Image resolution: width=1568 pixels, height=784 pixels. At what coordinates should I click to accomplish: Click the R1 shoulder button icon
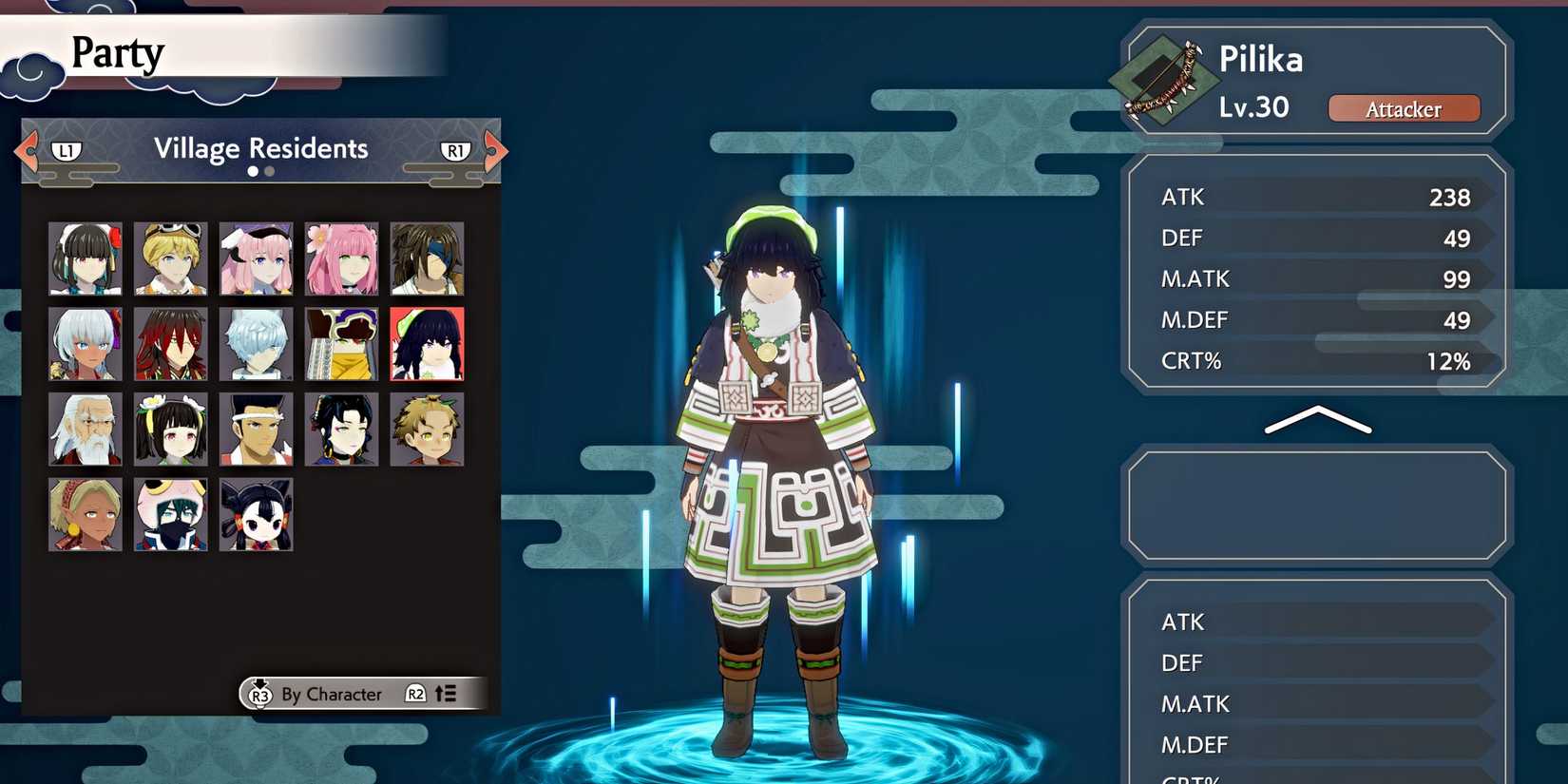[x=454, y=149]
